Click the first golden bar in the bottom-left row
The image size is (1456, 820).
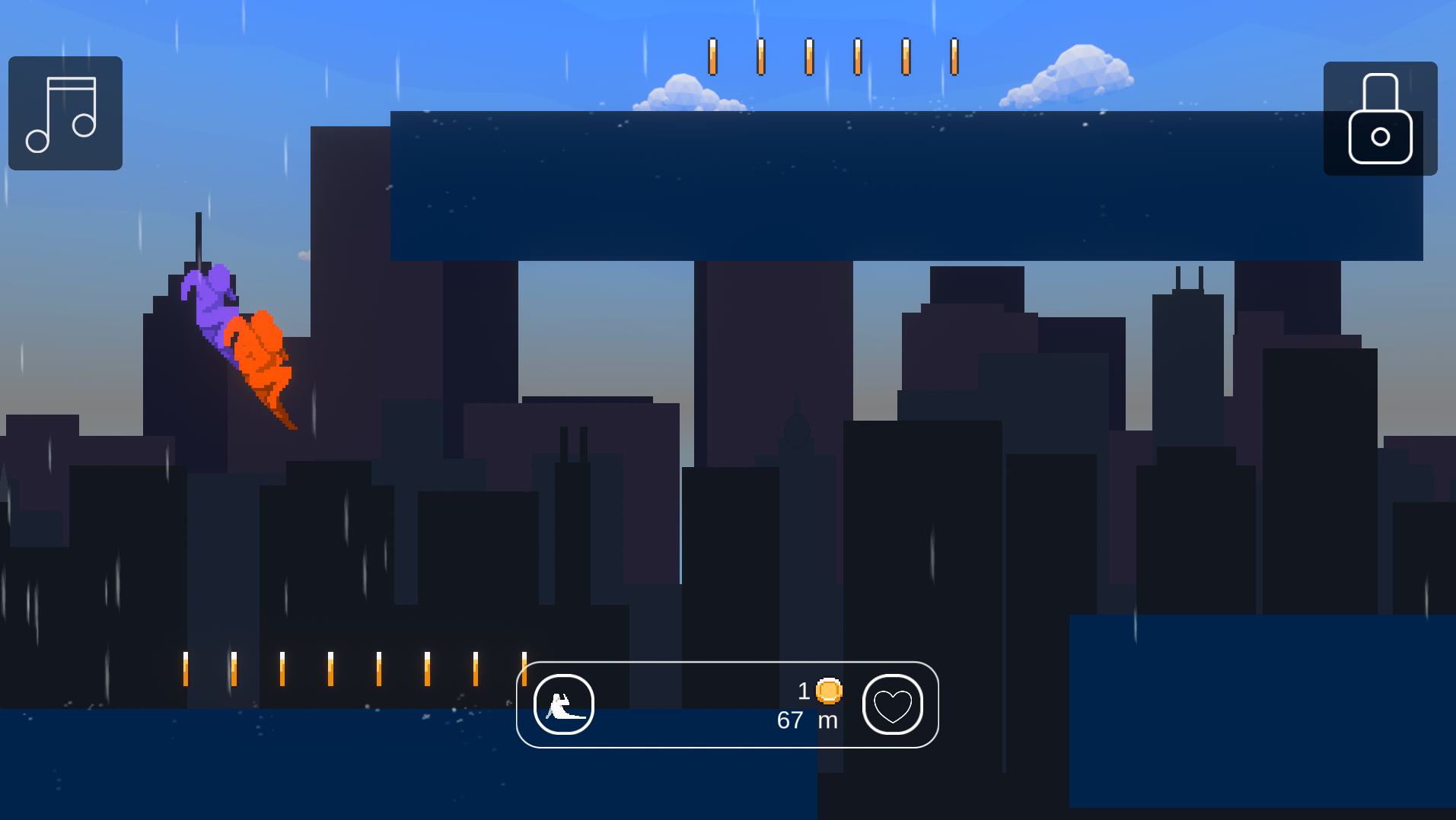click(x=185, y=668)
